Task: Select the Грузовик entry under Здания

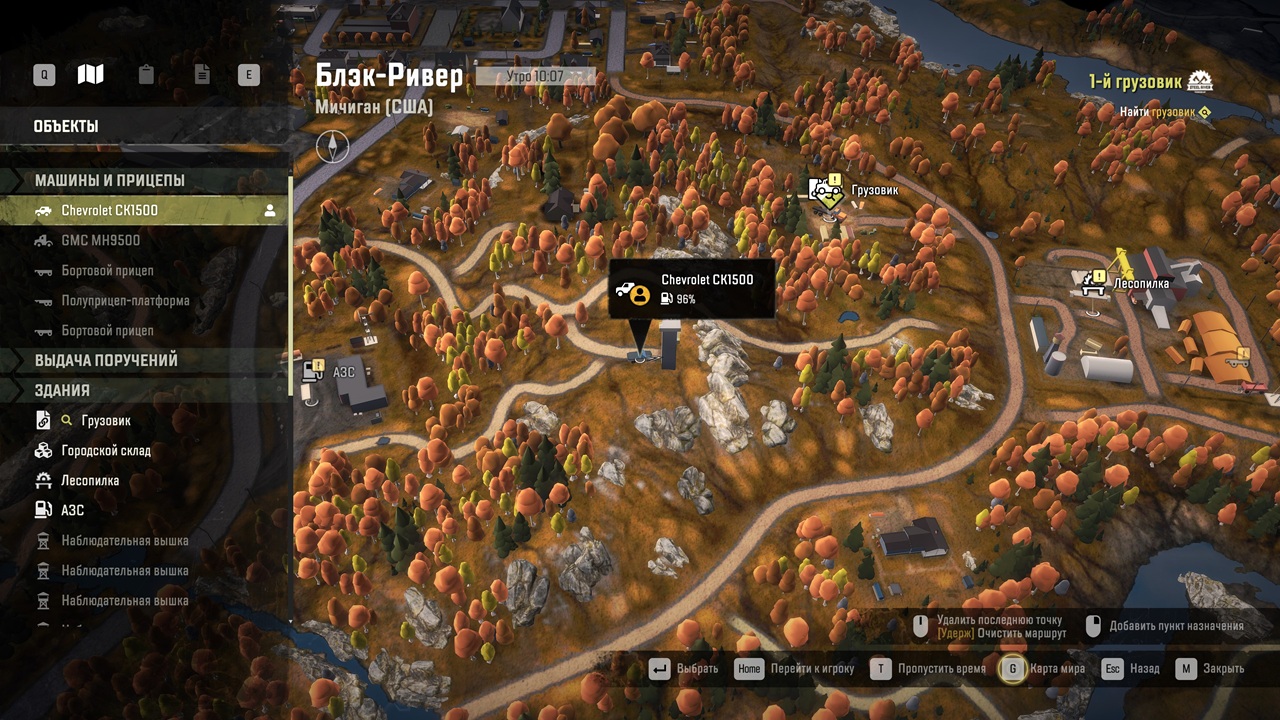Action: [105, 421]
